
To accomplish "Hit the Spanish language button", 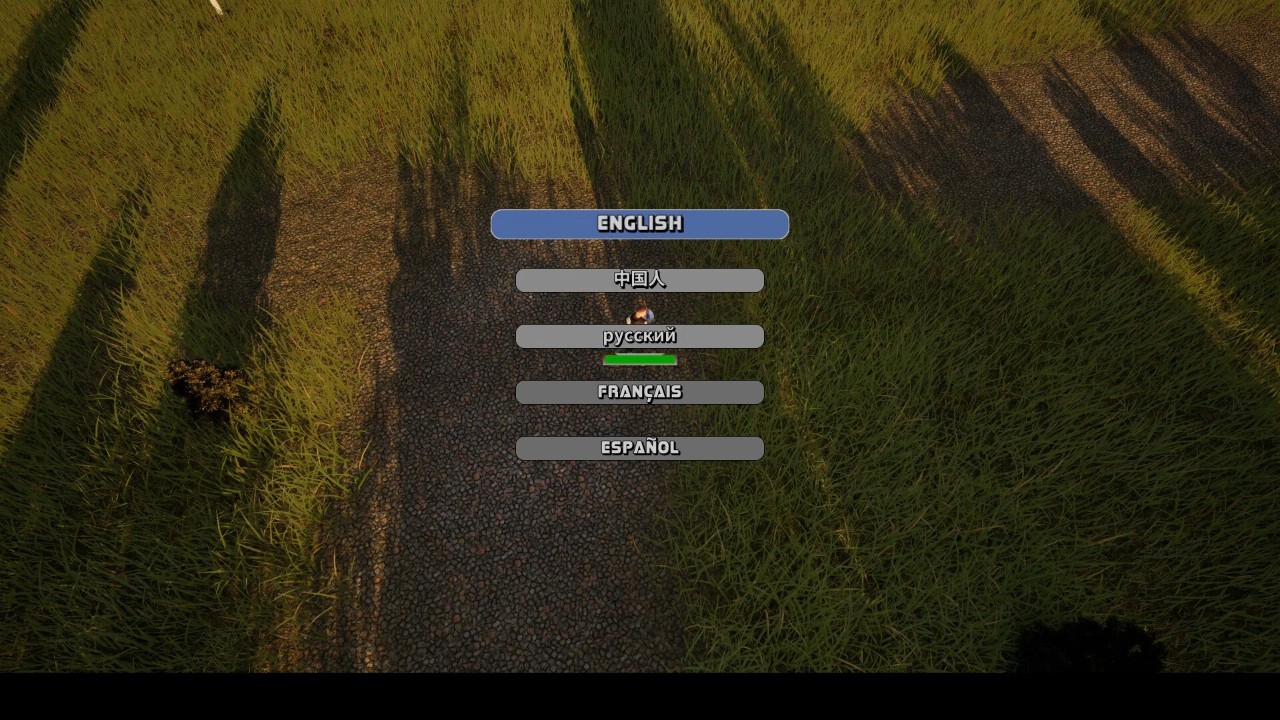I will coord(640,448).
